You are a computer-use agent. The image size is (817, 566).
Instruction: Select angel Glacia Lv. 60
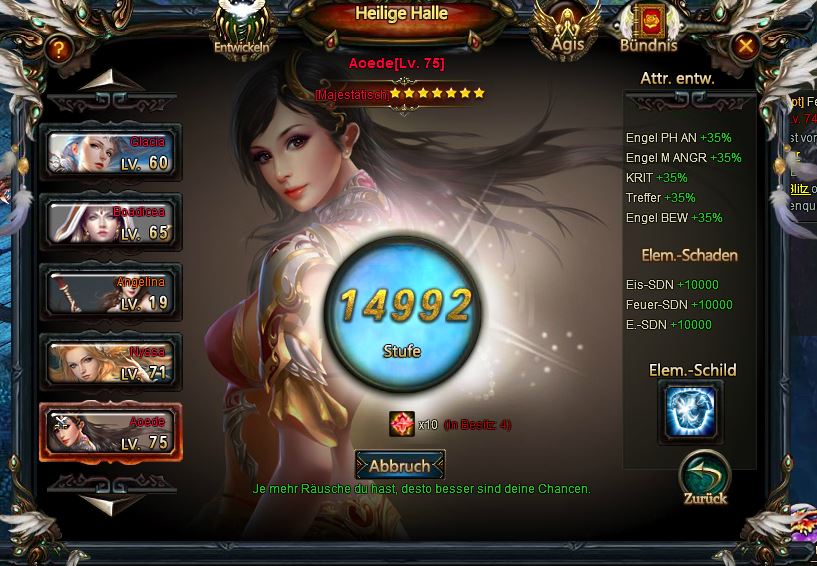click(110, 153)
